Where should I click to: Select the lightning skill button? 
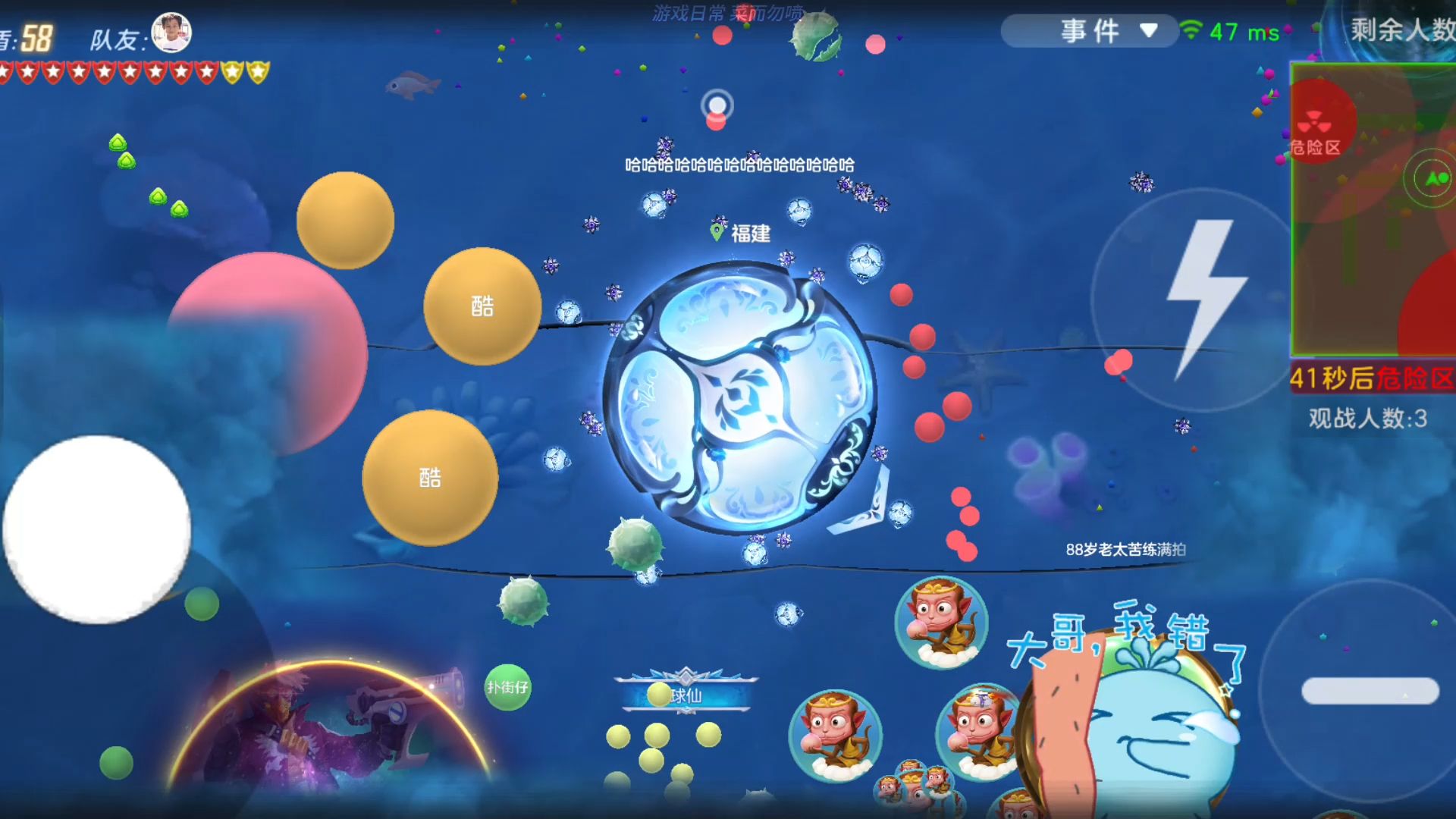tap(1200, 294)
